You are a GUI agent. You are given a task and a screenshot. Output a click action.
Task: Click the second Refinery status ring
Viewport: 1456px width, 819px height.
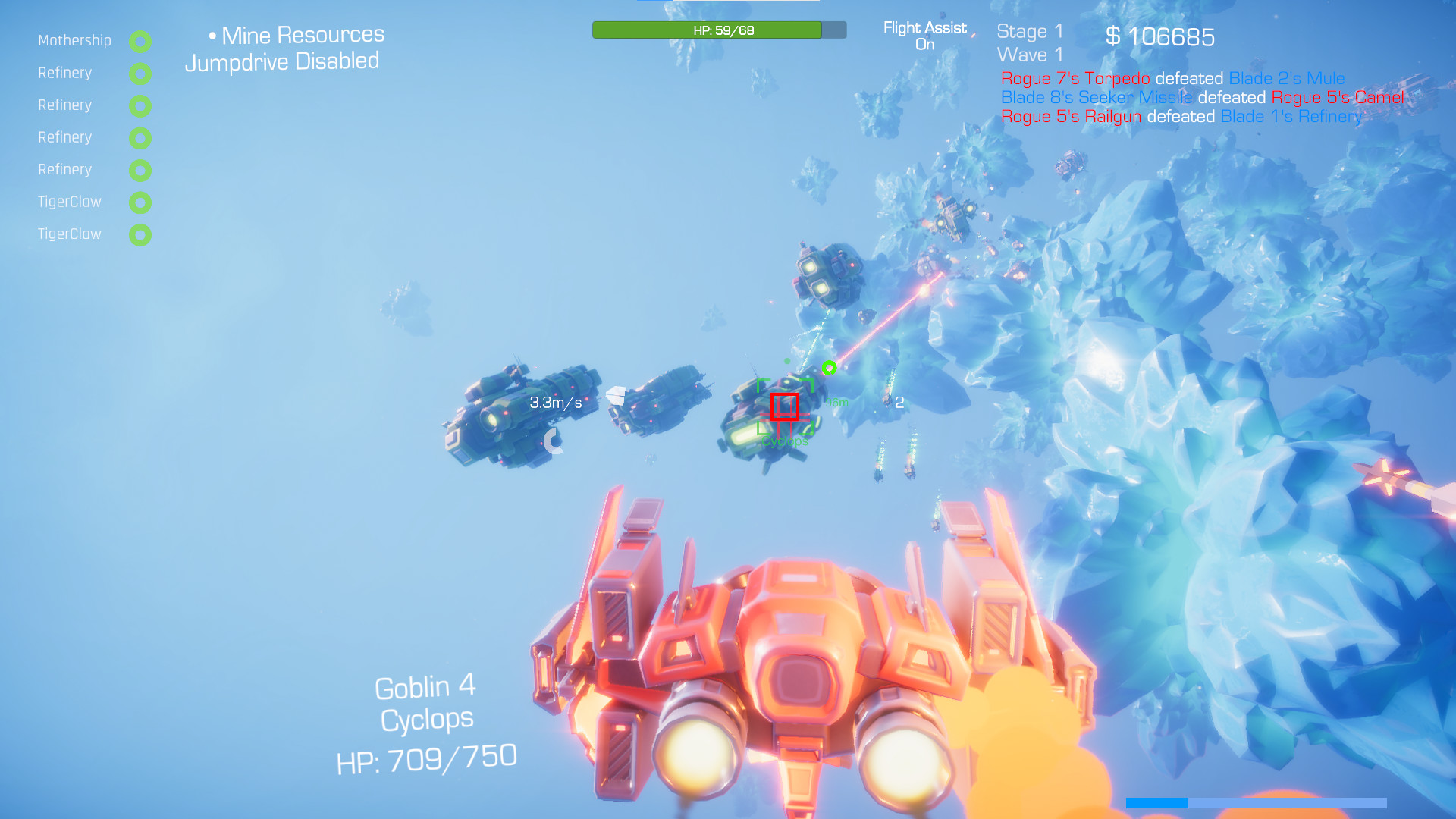click(x=140, y=106)
